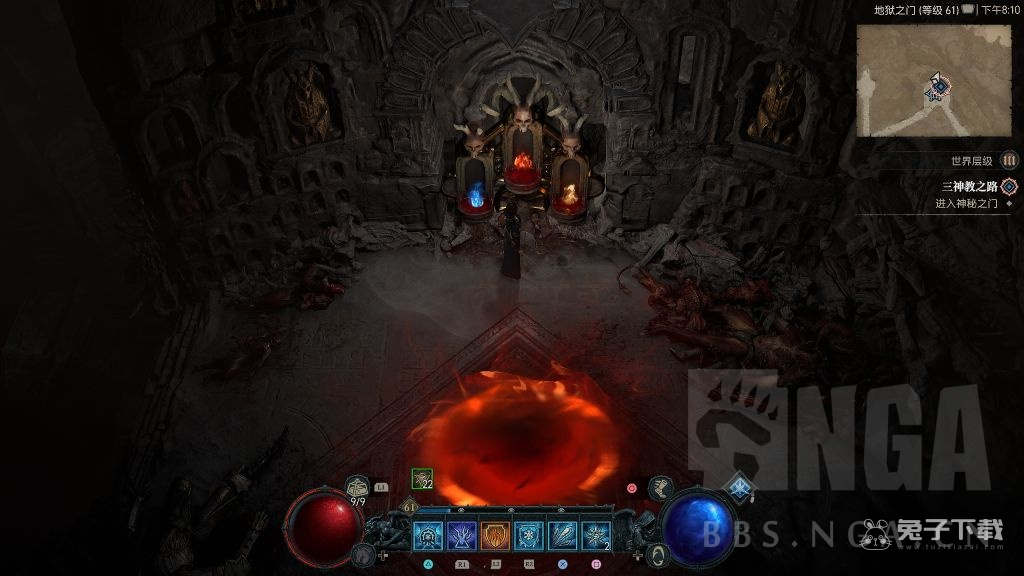The image size is (1024, 576).
Task: Click the World Tier (世界层级) icon
Action: [x=1010, y=160]
